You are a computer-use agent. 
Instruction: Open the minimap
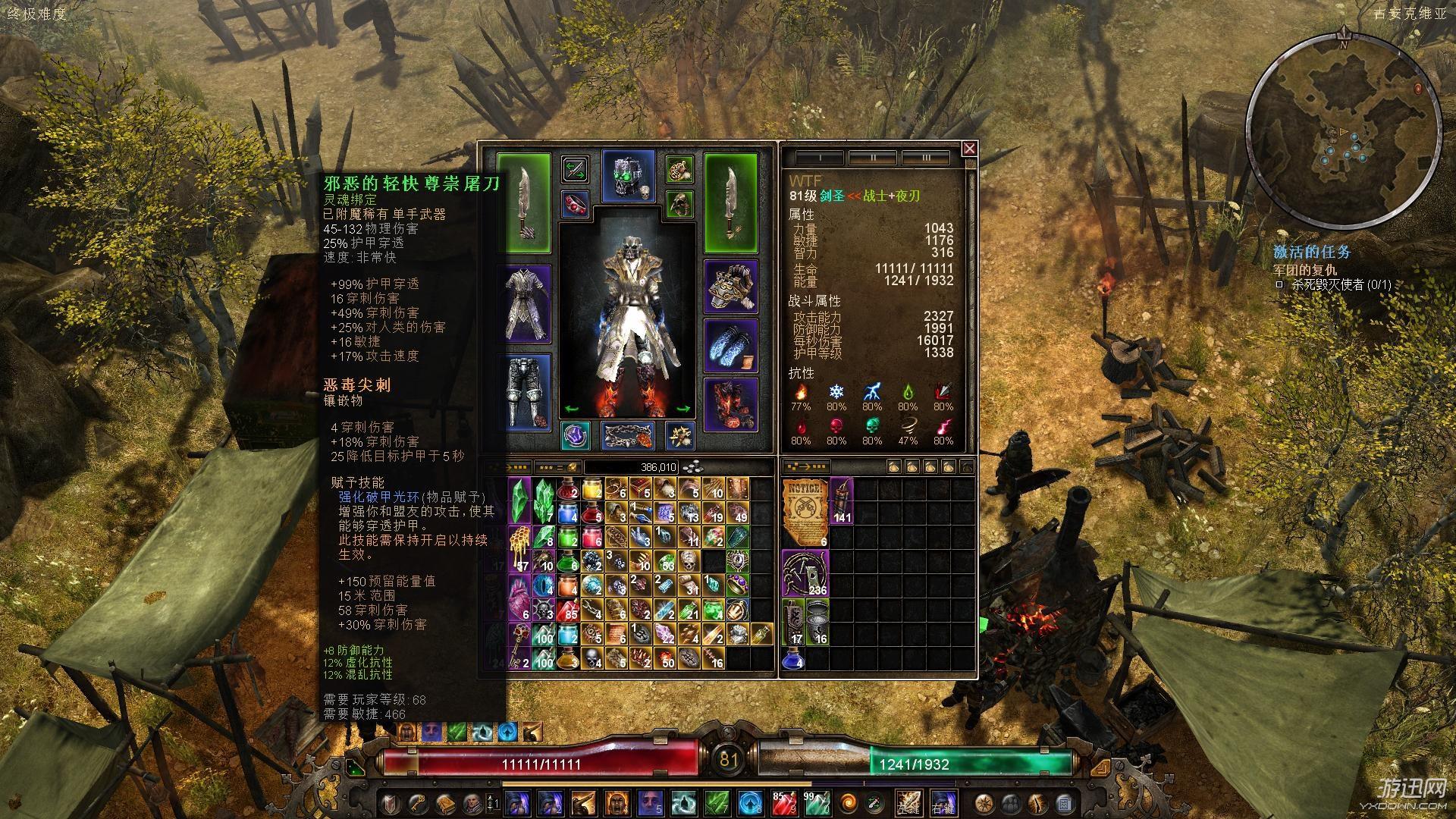[x=1342, y=114]
